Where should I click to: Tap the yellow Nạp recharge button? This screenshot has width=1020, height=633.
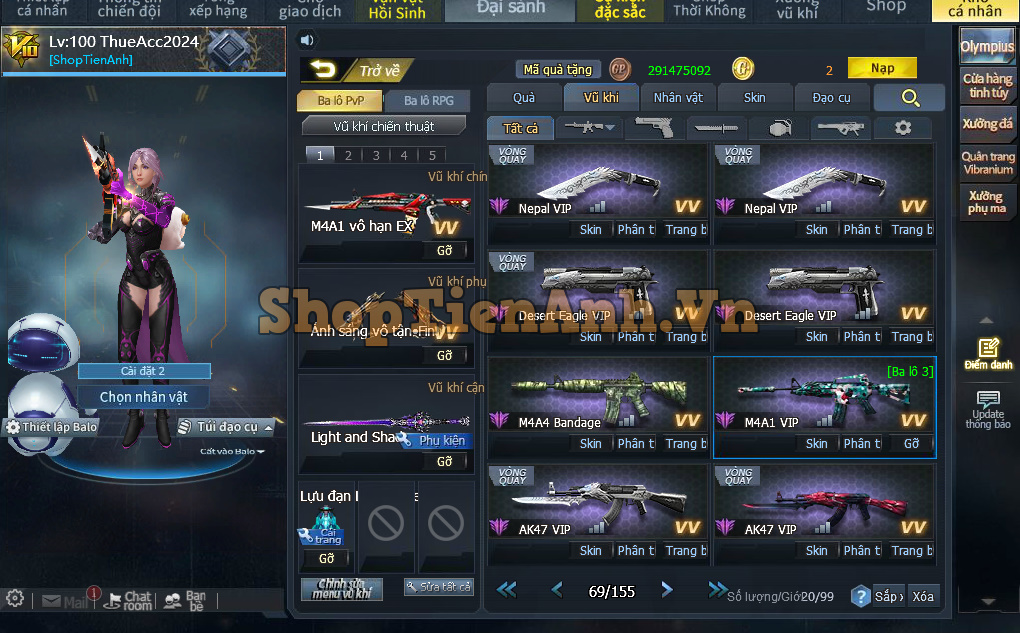(x=882, y=69)
